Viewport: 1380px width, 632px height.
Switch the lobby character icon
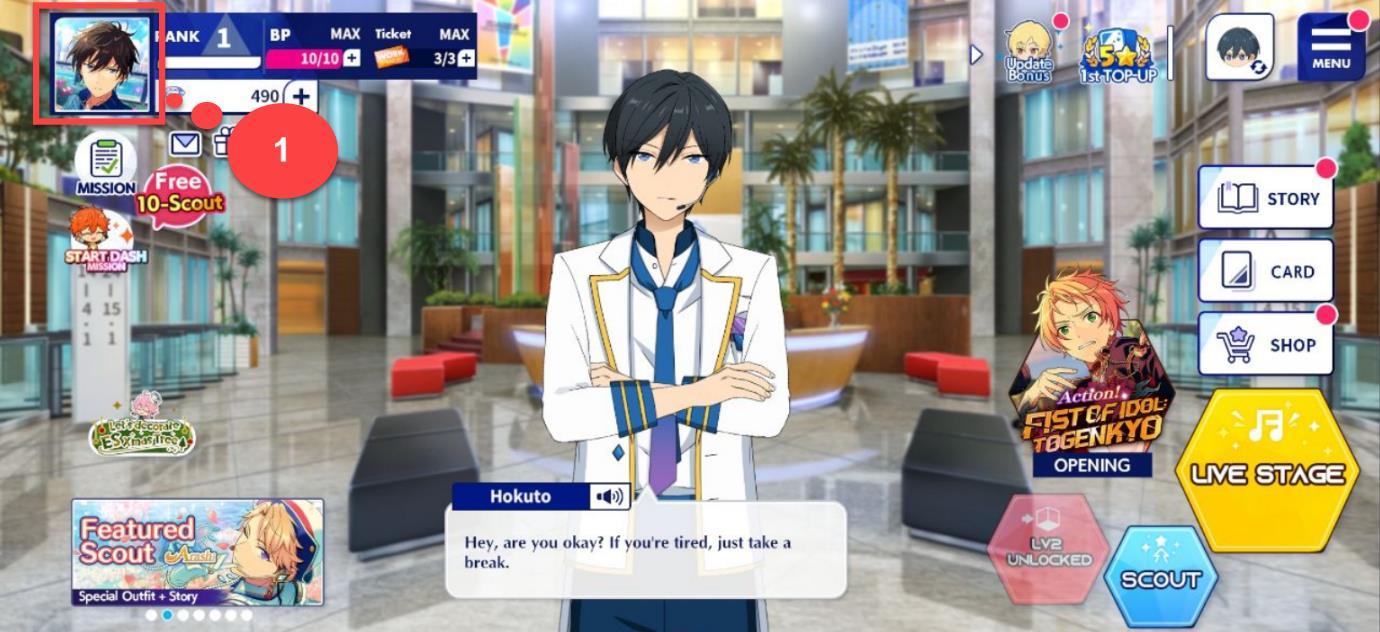1239,47
